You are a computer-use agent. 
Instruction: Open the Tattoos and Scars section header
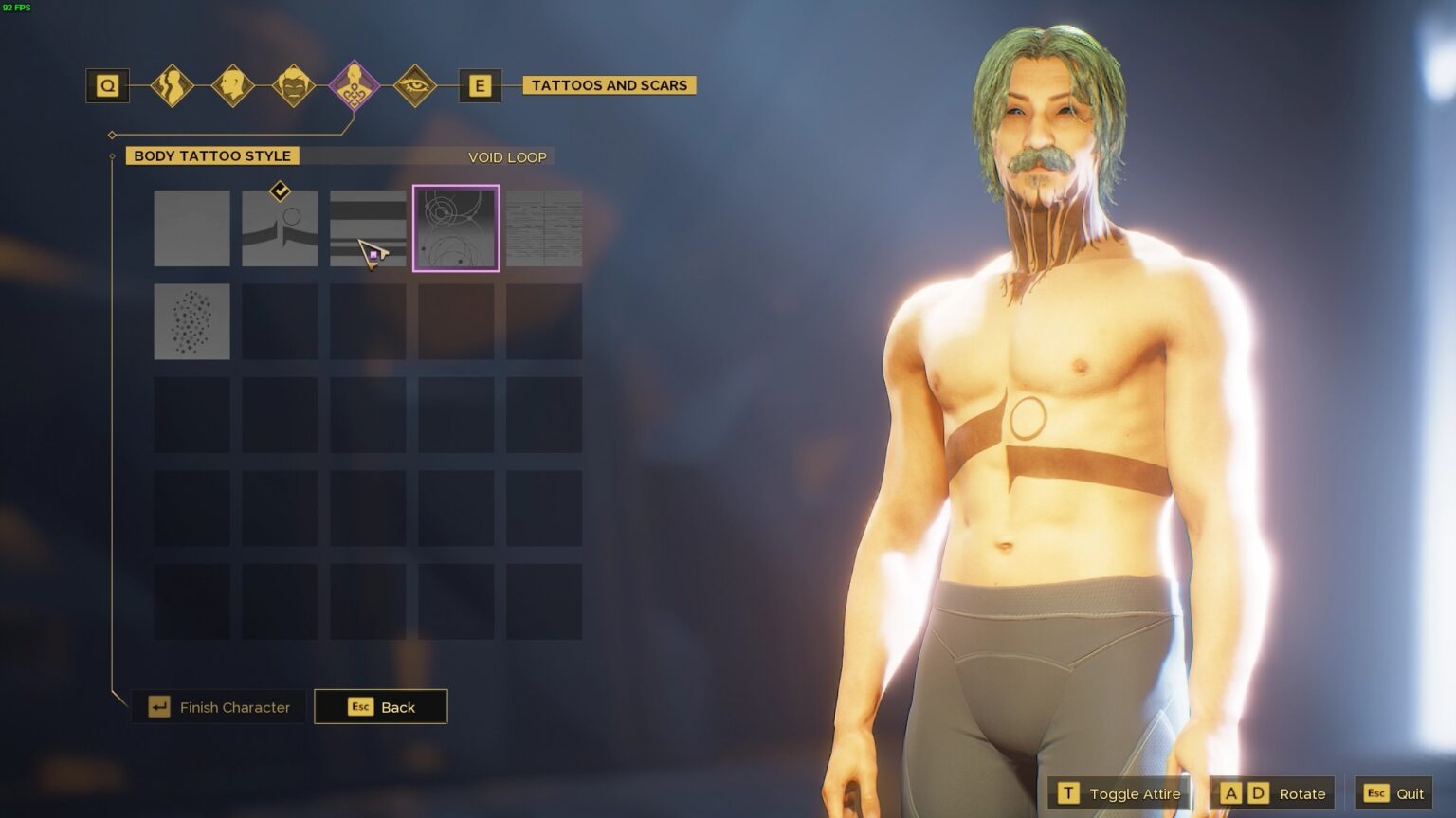(x=608, y=85)
